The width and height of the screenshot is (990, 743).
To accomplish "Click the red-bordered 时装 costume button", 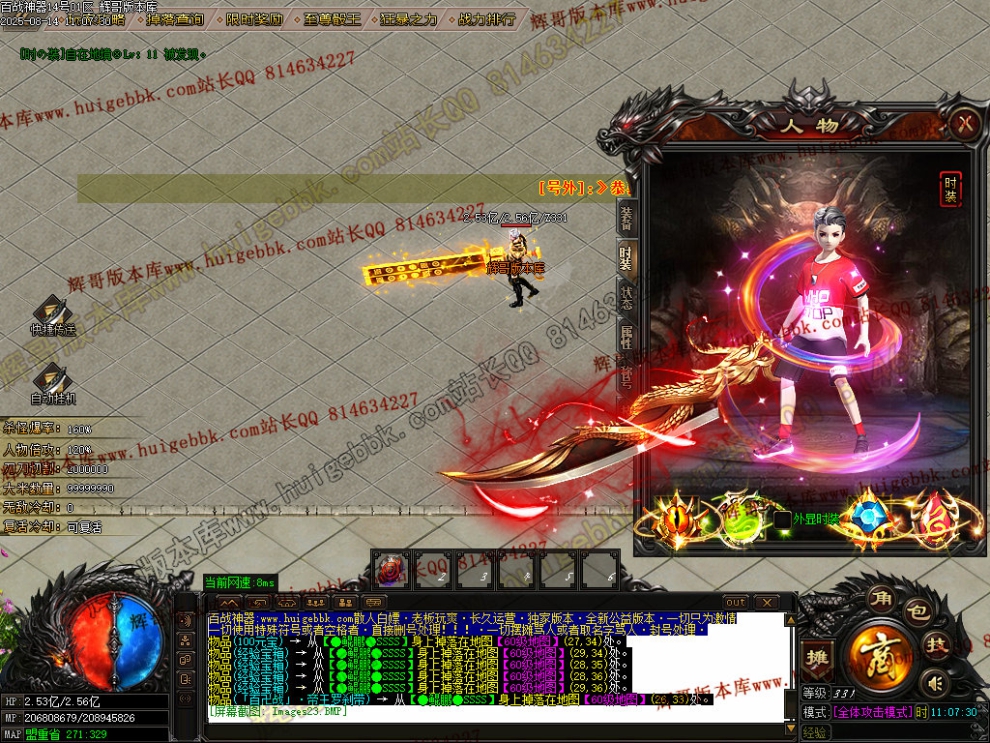I will point(950,188).
